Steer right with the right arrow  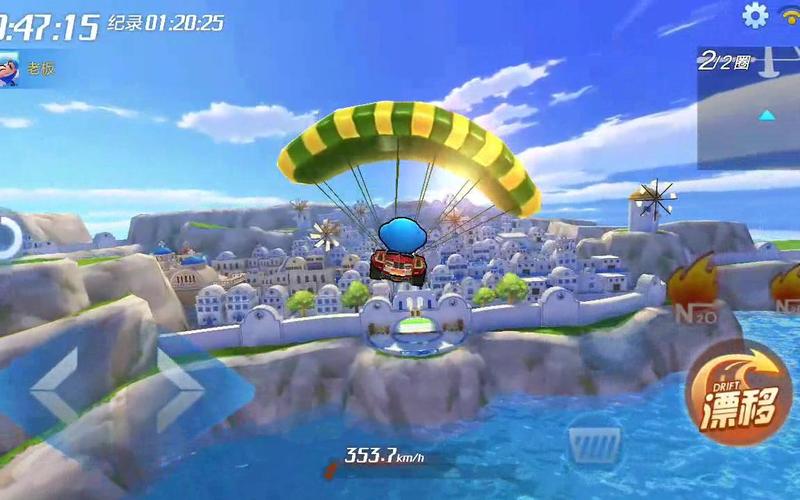[x=181, y=385]
